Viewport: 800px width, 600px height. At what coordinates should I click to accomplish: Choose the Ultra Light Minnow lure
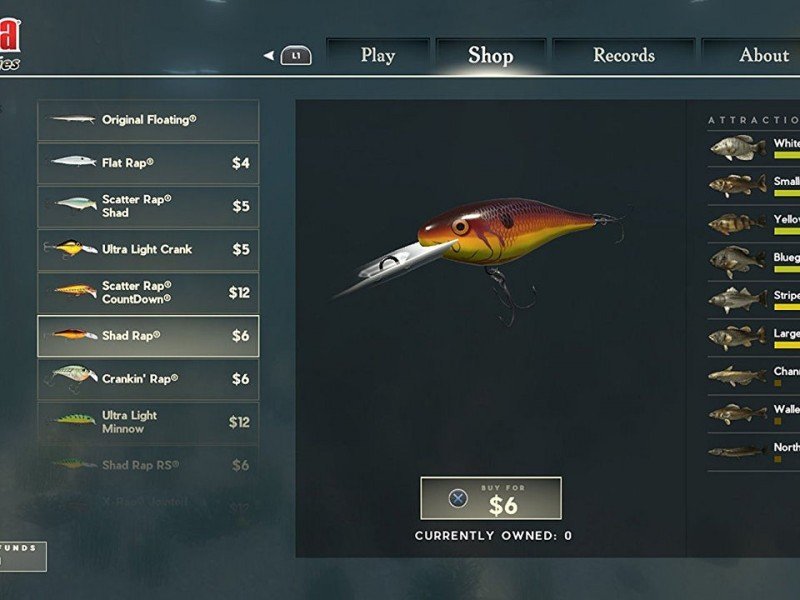148,422
